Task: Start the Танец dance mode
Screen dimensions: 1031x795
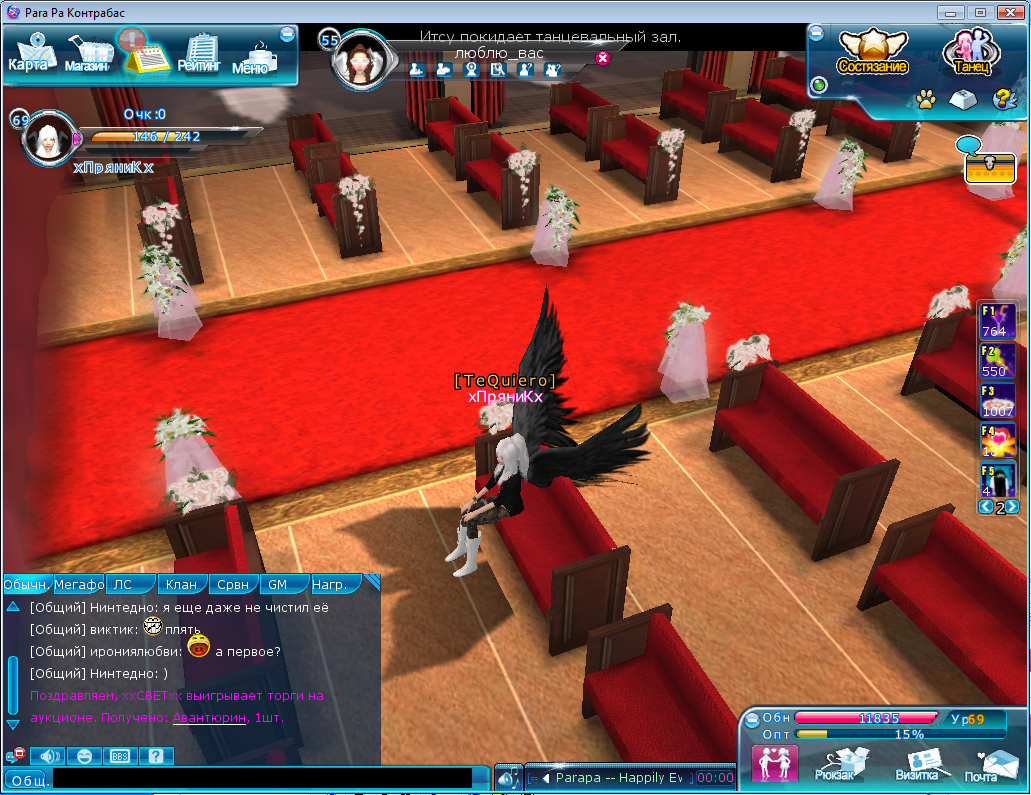Action: pyautogui.click(x=970, y=52)
